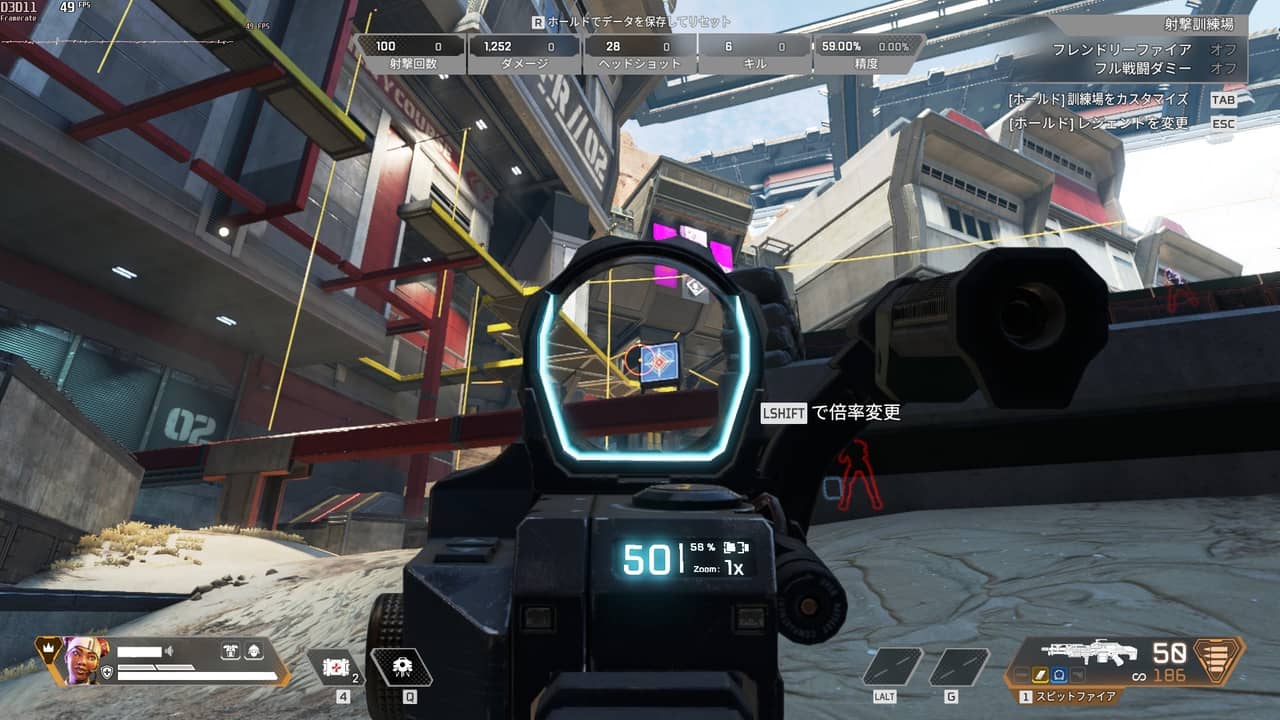1280x720 pixels.
Task: Toggle the フル戦闘ダミー setting
Action: point(1223,68)
